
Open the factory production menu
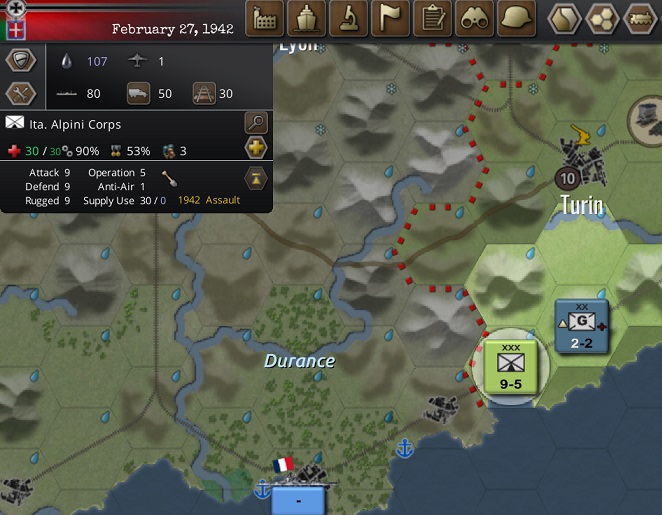(x=264, y=18)
